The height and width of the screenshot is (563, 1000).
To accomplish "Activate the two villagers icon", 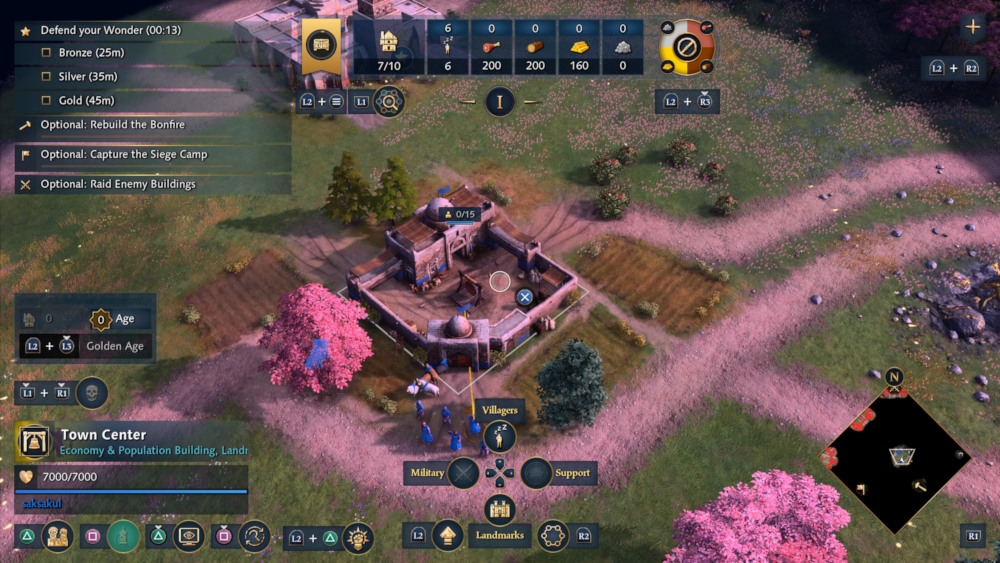I will click(58, 536).
